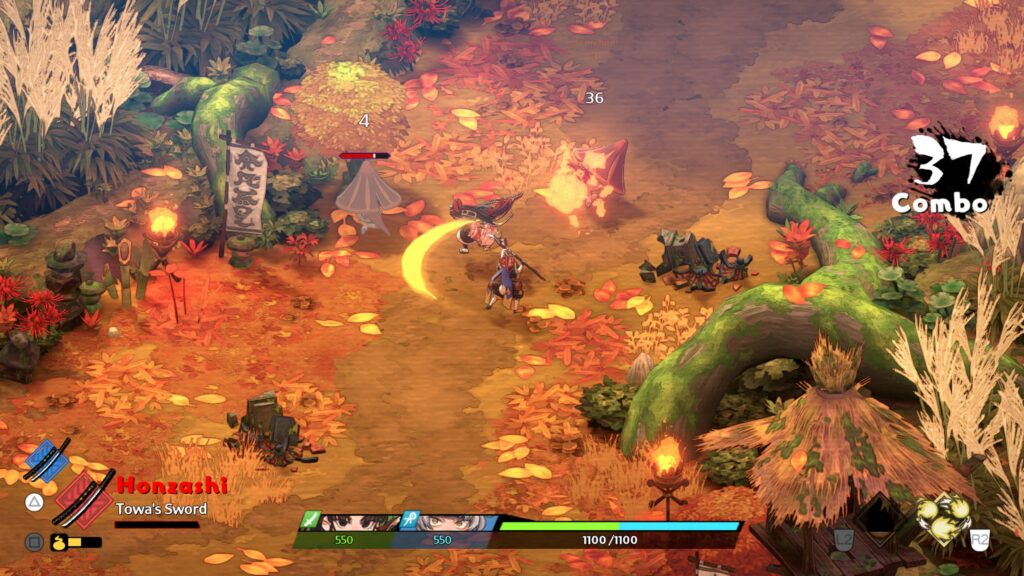The height and width of the screenshot is (576, 1024).
Task: Select the red Honzashi sword icon
Action: pyautogui.click(x=84, y=498)
